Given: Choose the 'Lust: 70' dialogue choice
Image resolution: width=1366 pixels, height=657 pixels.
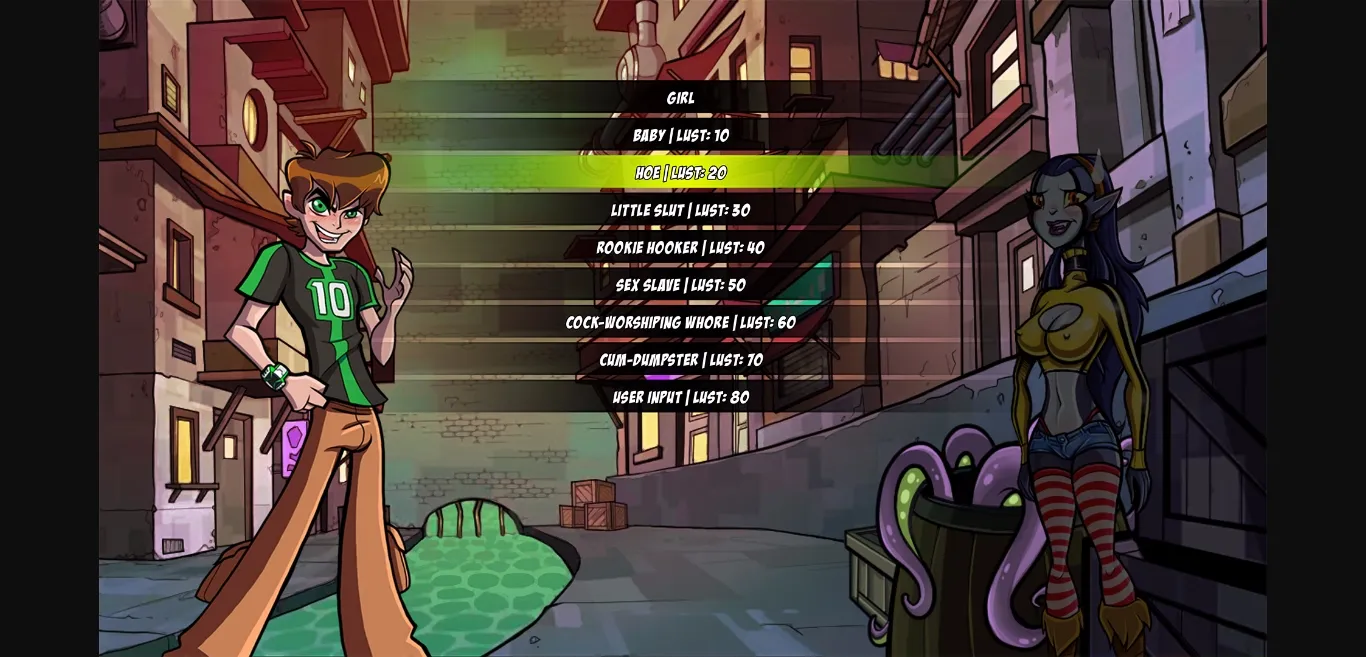Looking at the screenshot, I should click(681, 360).
